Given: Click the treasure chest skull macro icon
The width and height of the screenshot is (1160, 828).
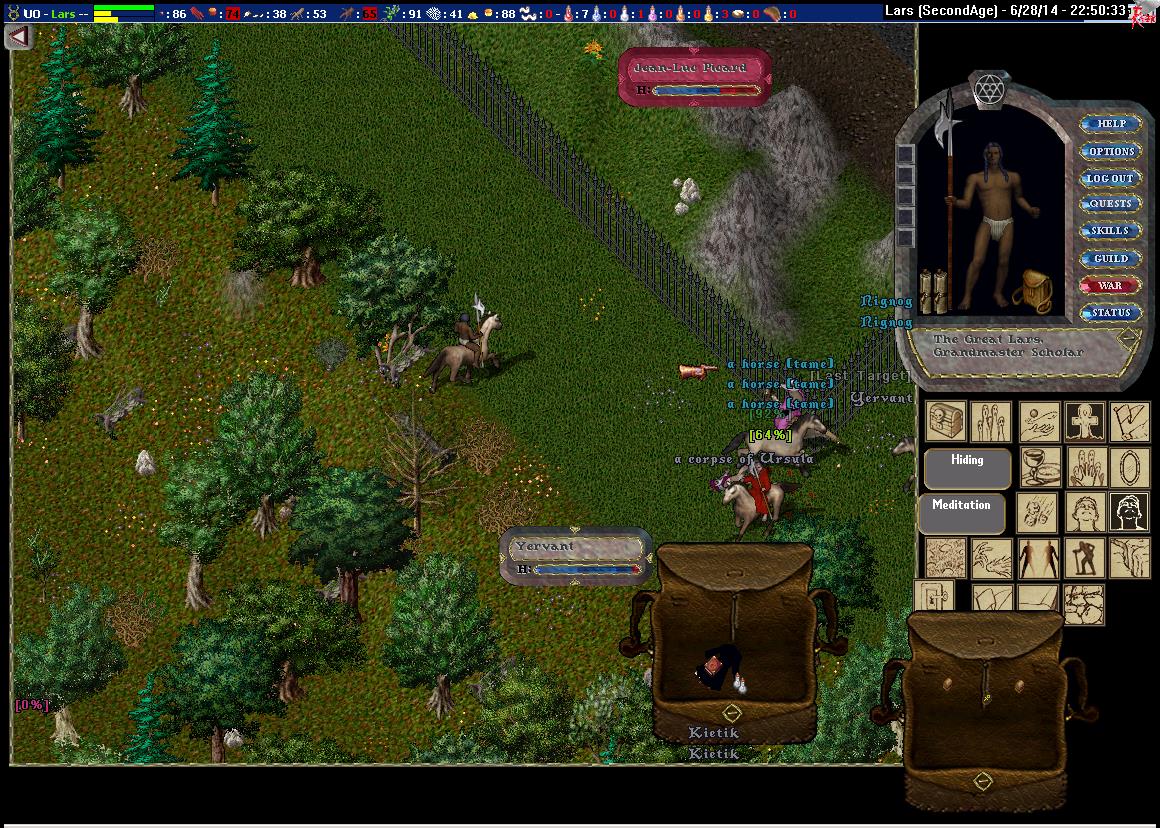Looking at the screenshot, I should coord(946,421).
